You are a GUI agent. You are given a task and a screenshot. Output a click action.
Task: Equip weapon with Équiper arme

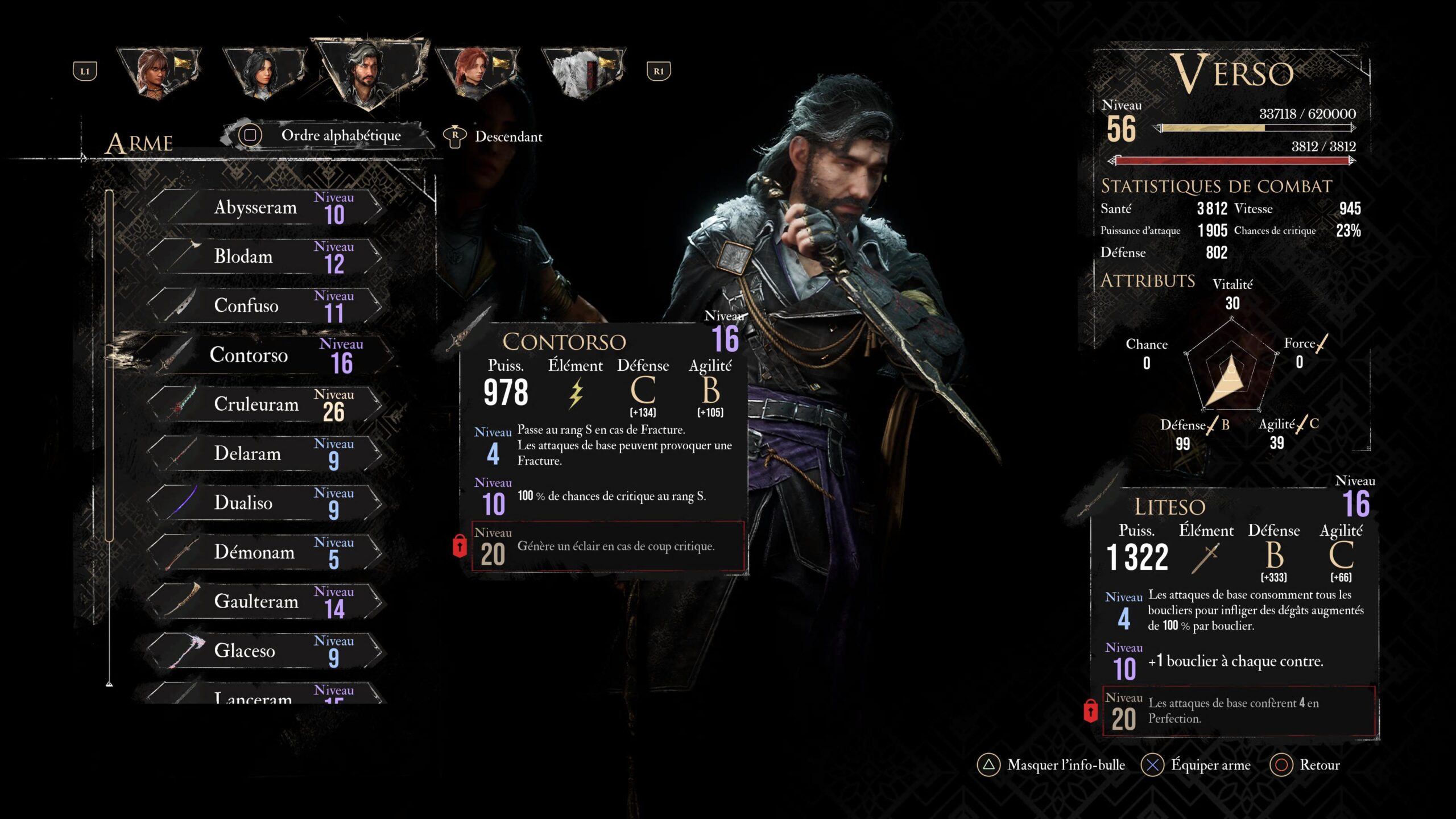coord(1197,765)
